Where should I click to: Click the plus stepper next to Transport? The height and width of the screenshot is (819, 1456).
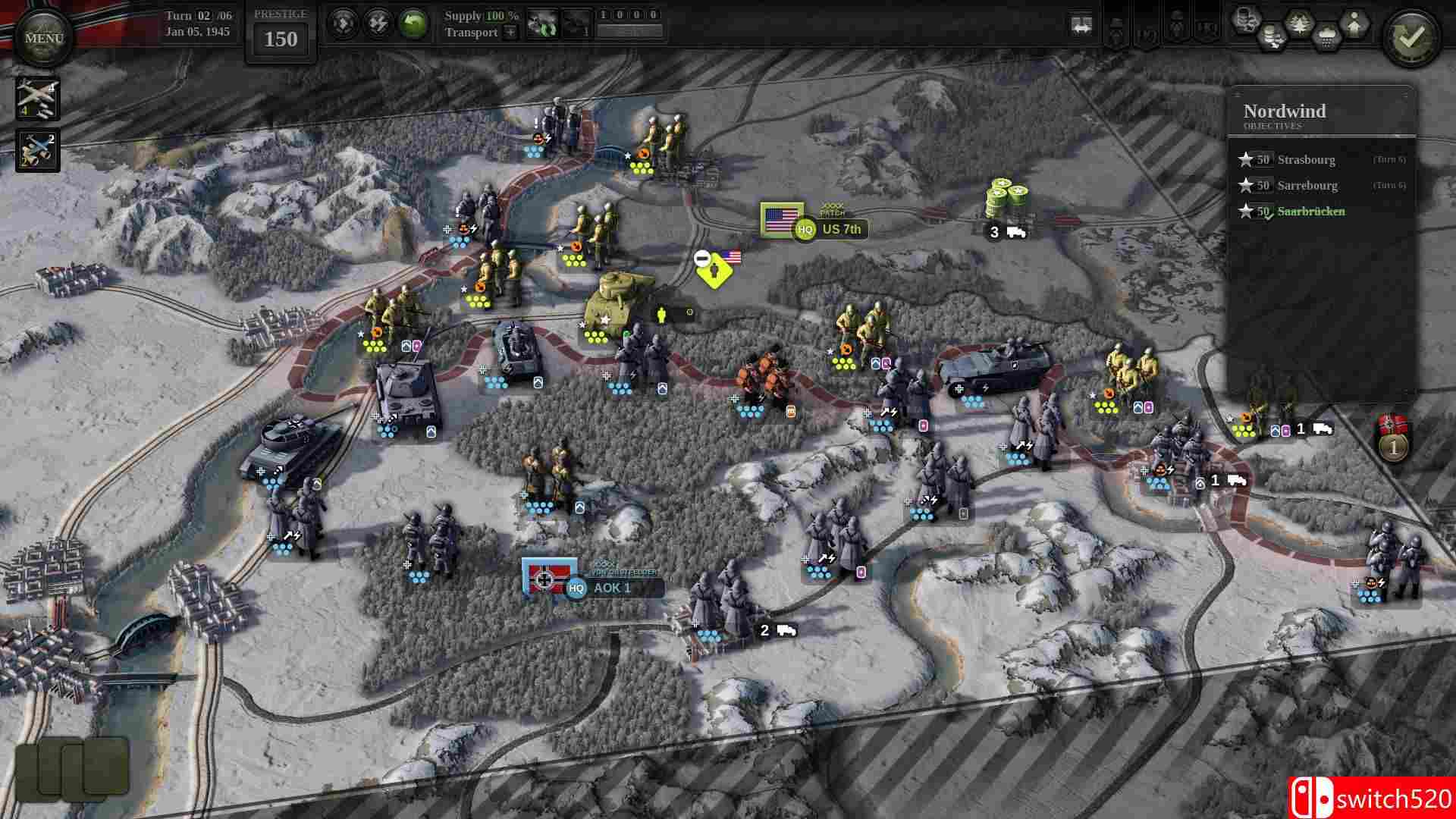click(x=511, y=33)
